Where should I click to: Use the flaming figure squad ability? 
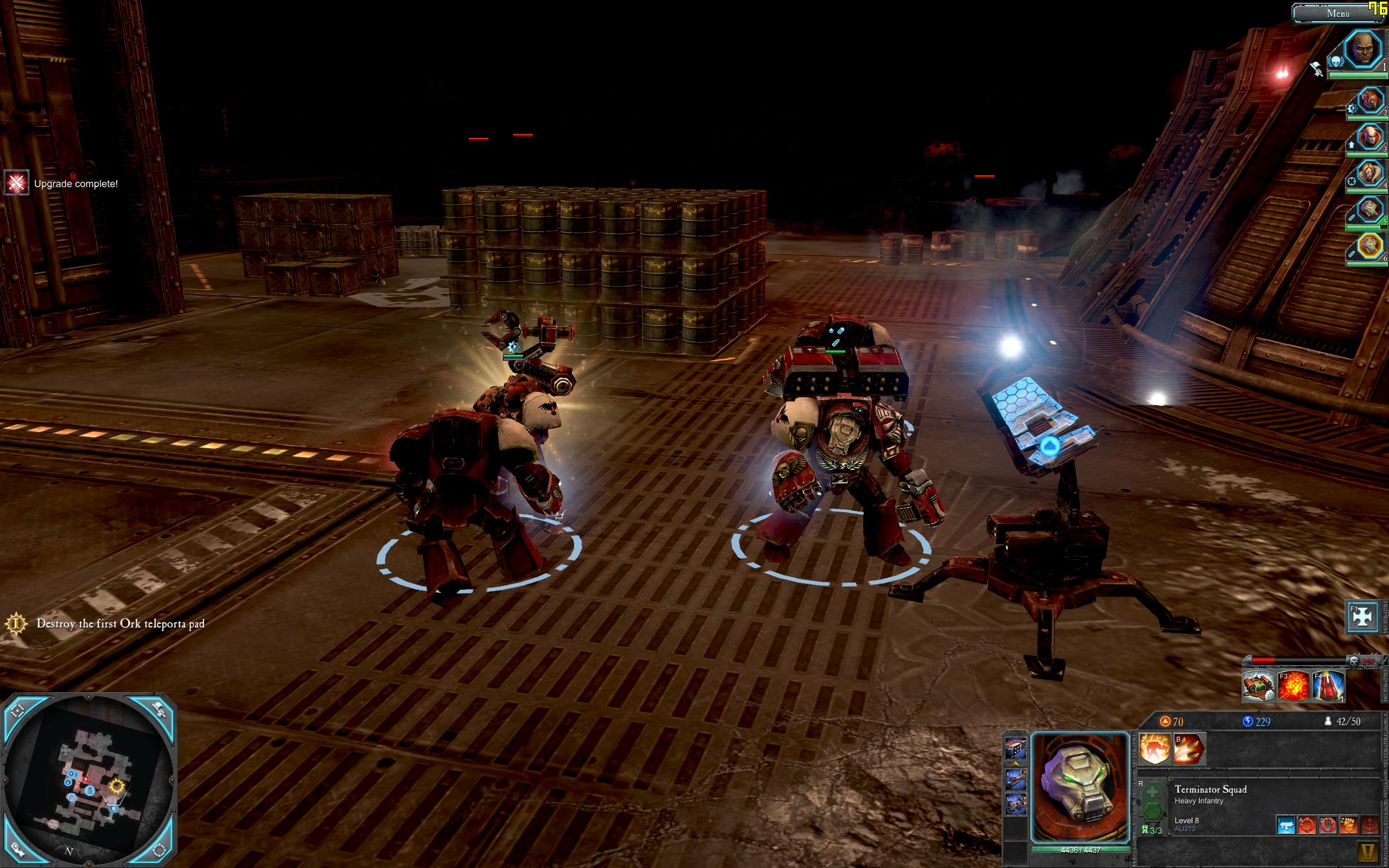pyautogui.click(x=1154, y=749)
